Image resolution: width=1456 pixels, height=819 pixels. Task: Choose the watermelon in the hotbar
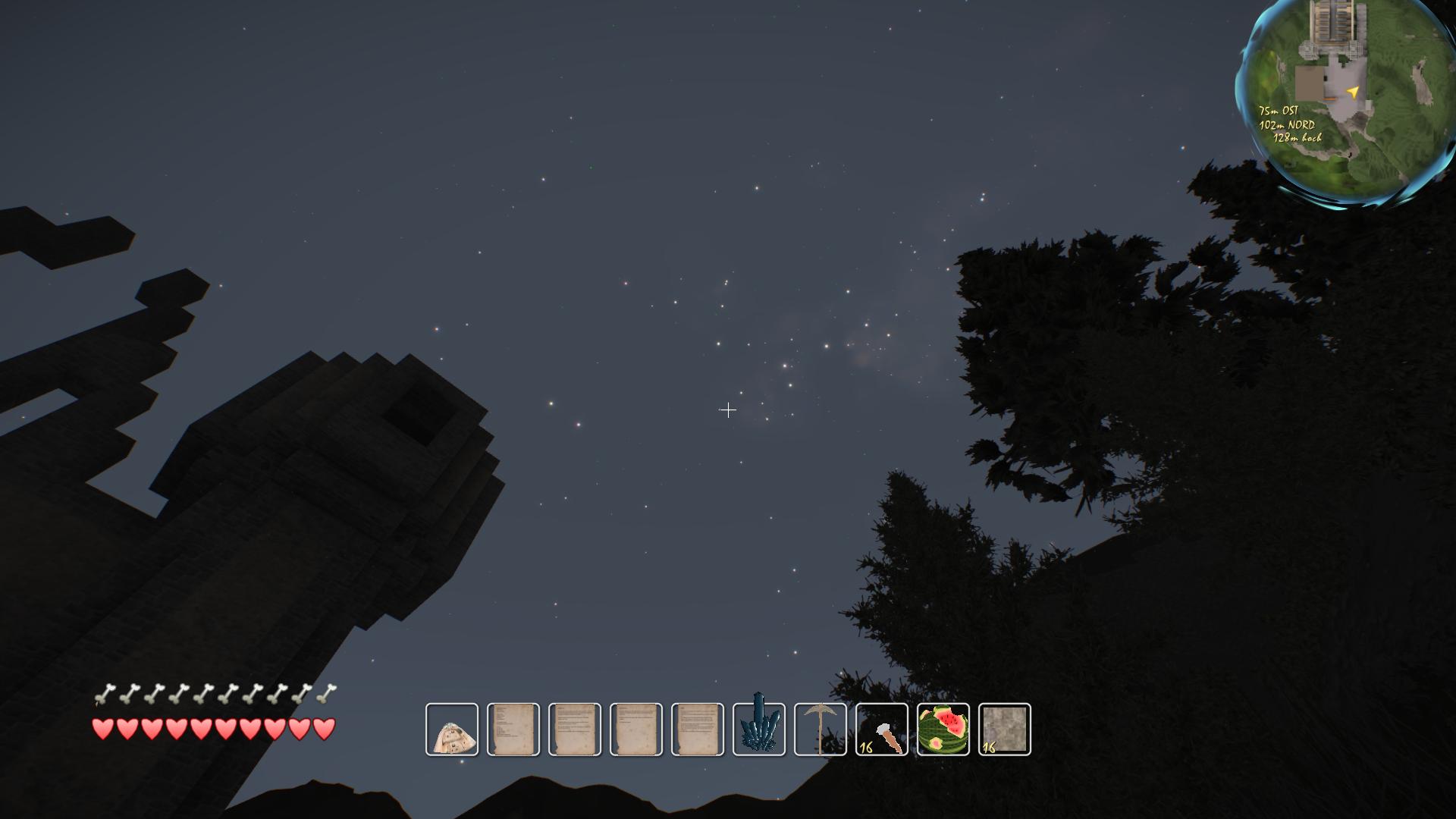[943, 730]
